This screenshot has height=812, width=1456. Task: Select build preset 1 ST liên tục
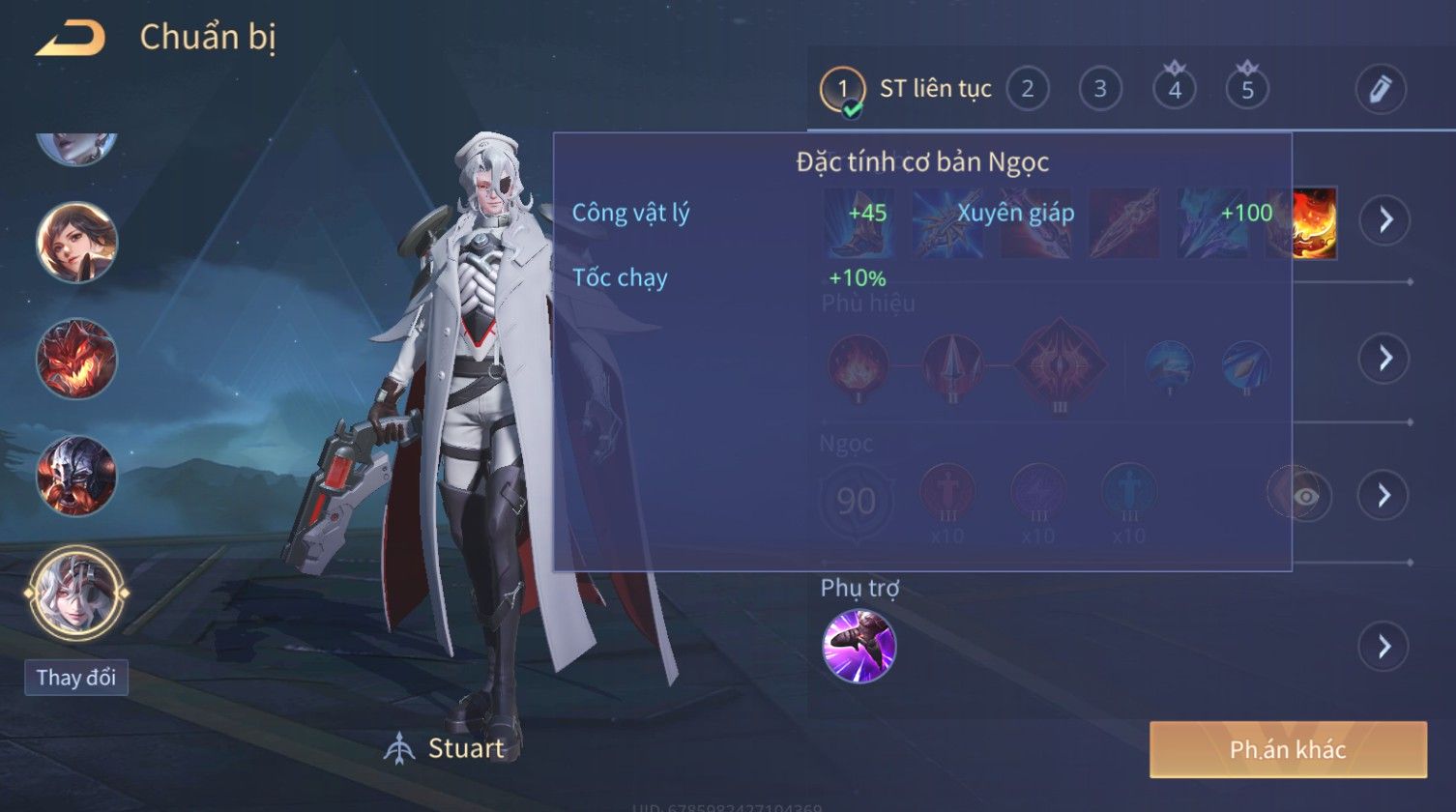(x=842, y=90)
